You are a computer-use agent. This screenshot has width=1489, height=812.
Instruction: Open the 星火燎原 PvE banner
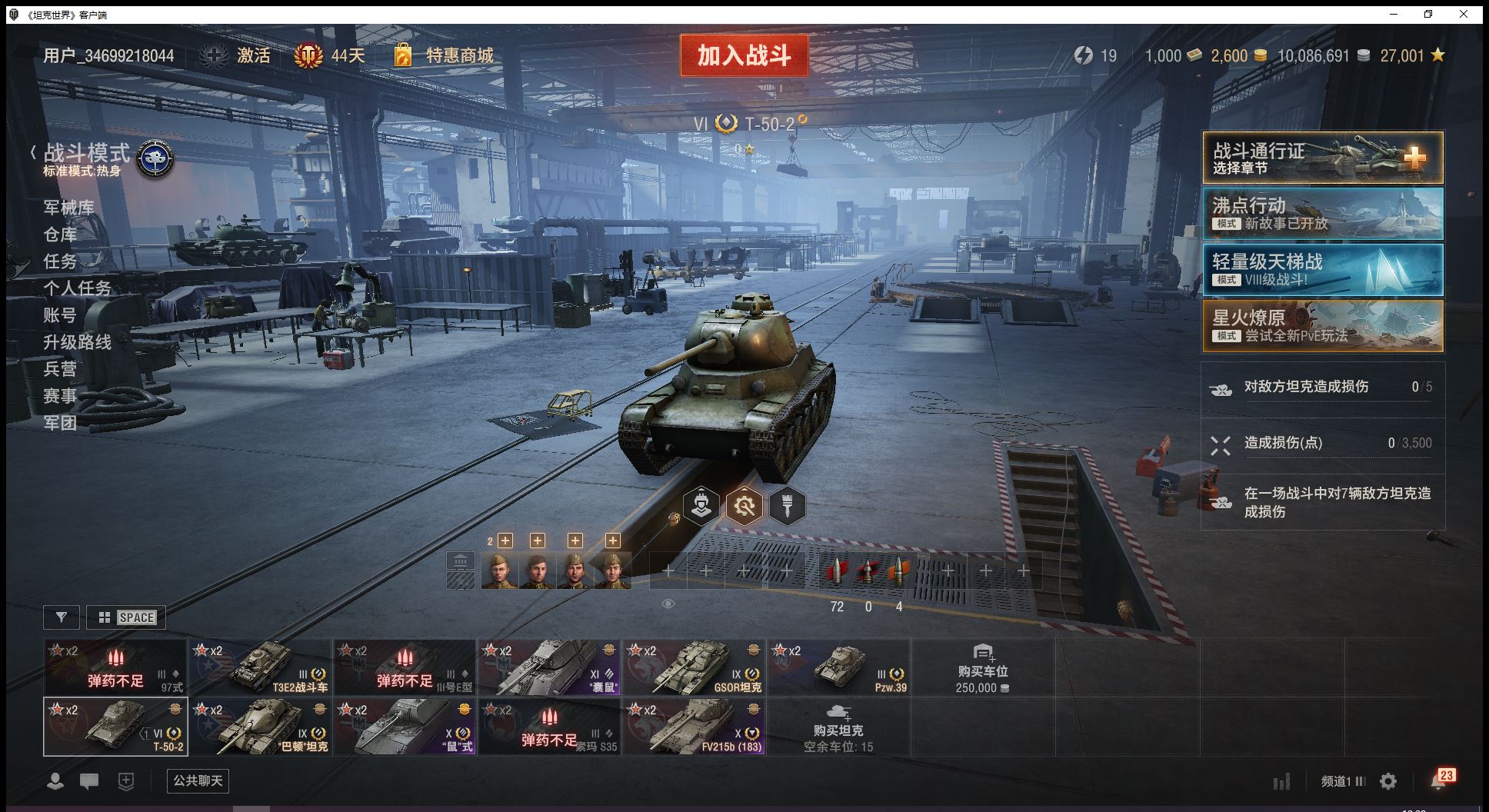[x=1322, y=326]
